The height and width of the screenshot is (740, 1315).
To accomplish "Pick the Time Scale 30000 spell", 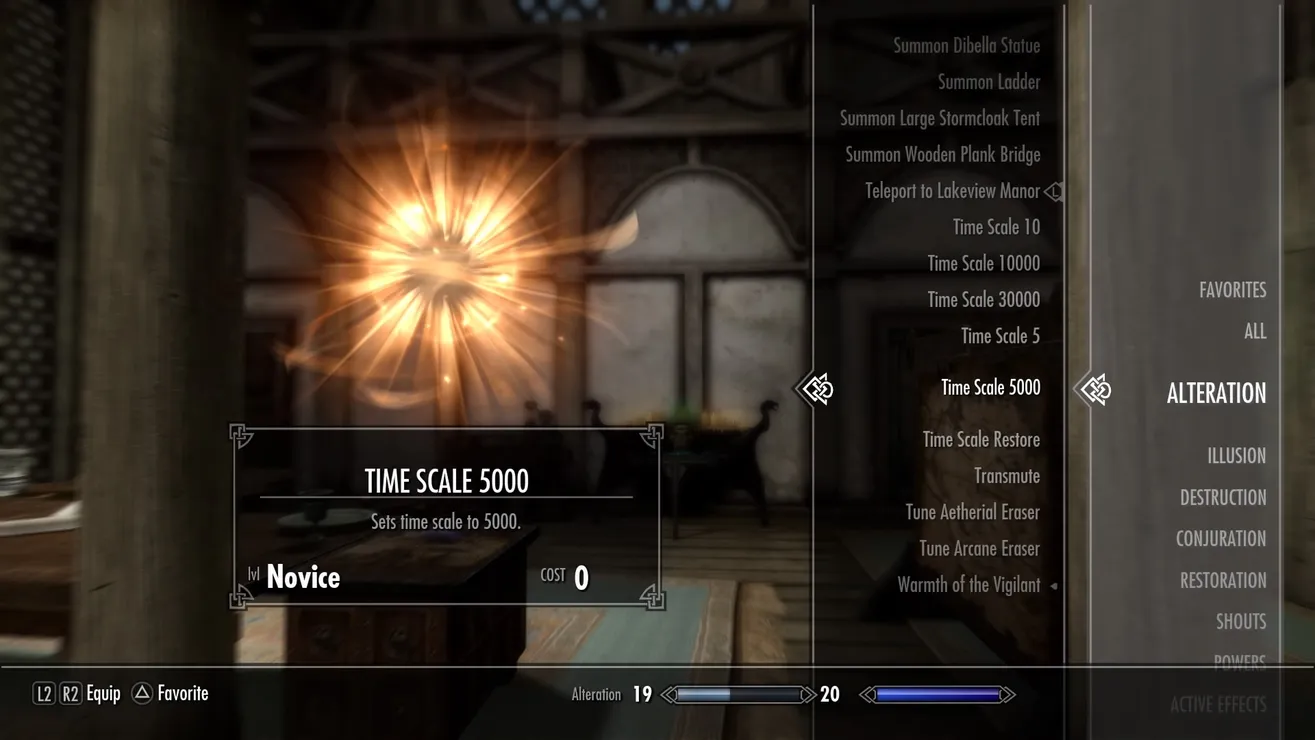I will 983,299.
